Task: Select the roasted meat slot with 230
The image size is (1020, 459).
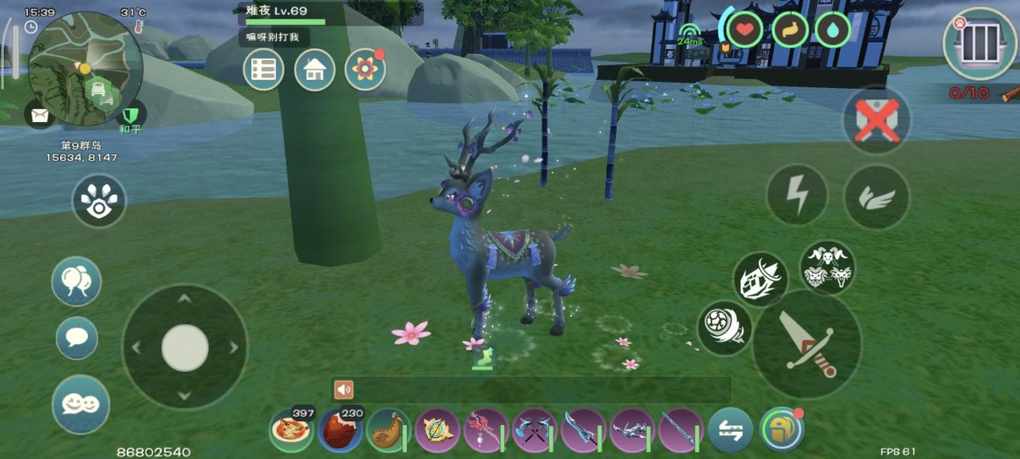Action: point(340,430)
